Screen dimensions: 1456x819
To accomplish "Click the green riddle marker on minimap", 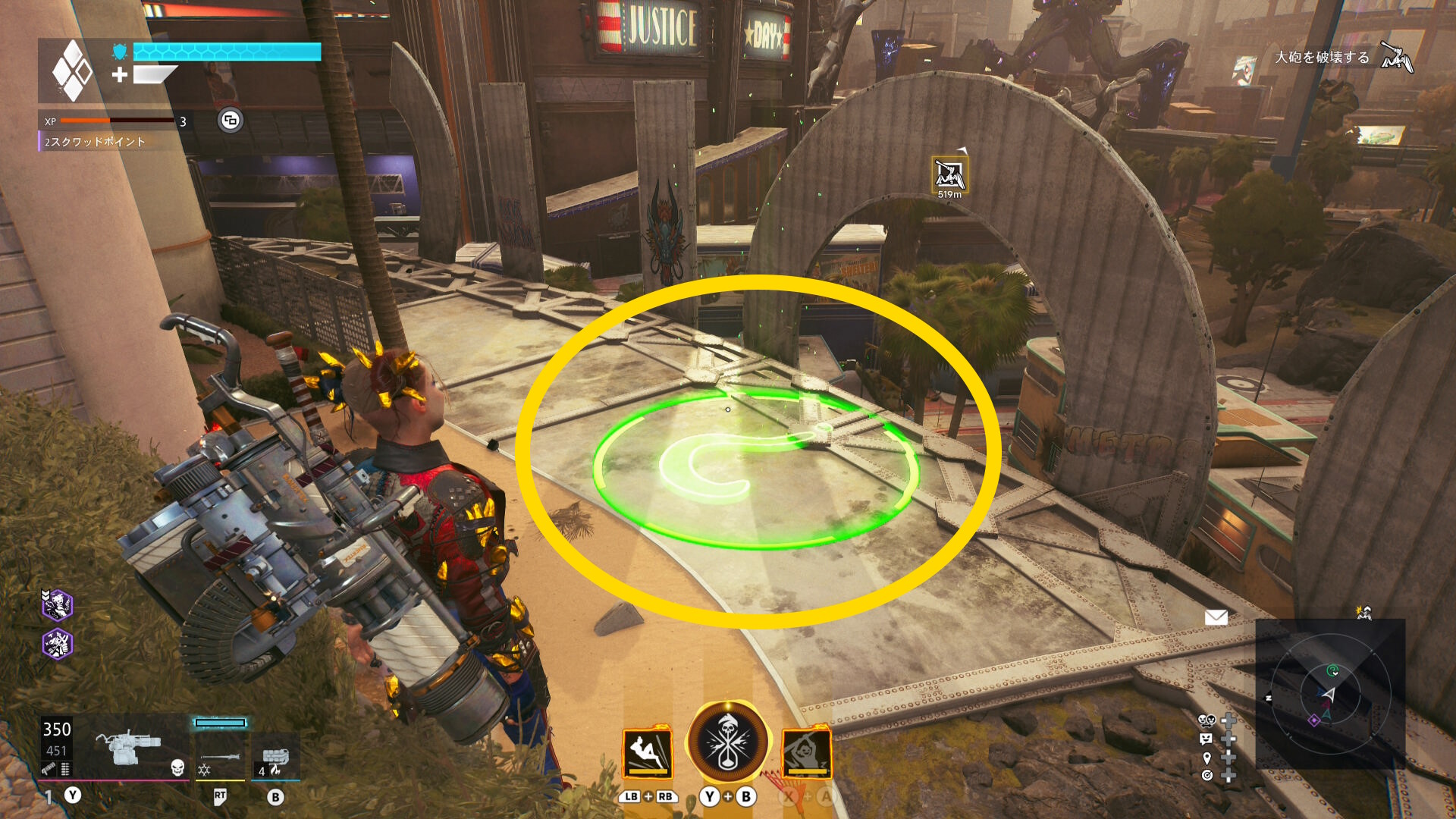I will (1332, 670).
